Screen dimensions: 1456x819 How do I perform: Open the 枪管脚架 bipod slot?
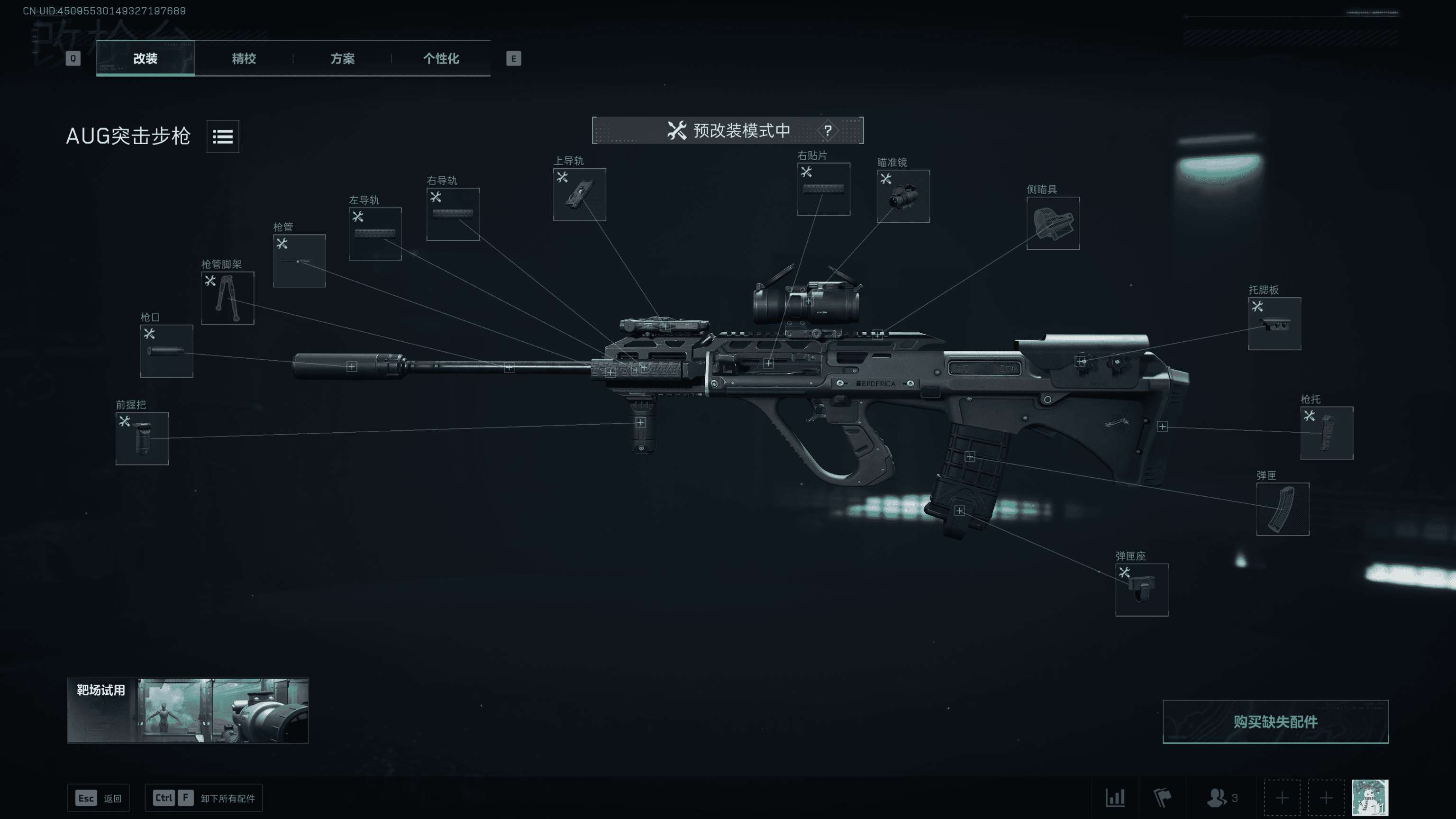pyautogui.click(x=228, y=298)
